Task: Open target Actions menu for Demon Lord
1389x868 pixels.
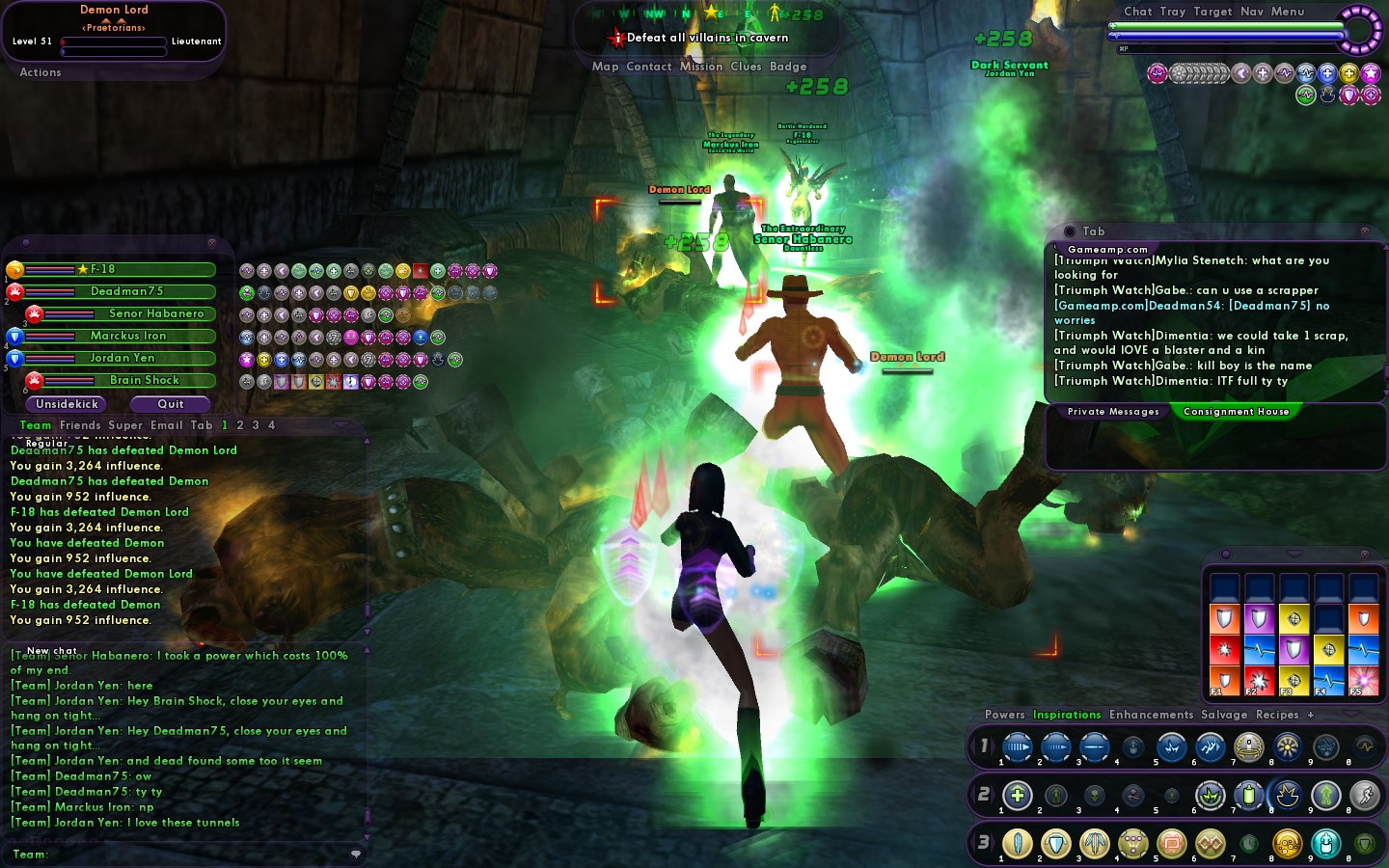Action: [41, 72]
